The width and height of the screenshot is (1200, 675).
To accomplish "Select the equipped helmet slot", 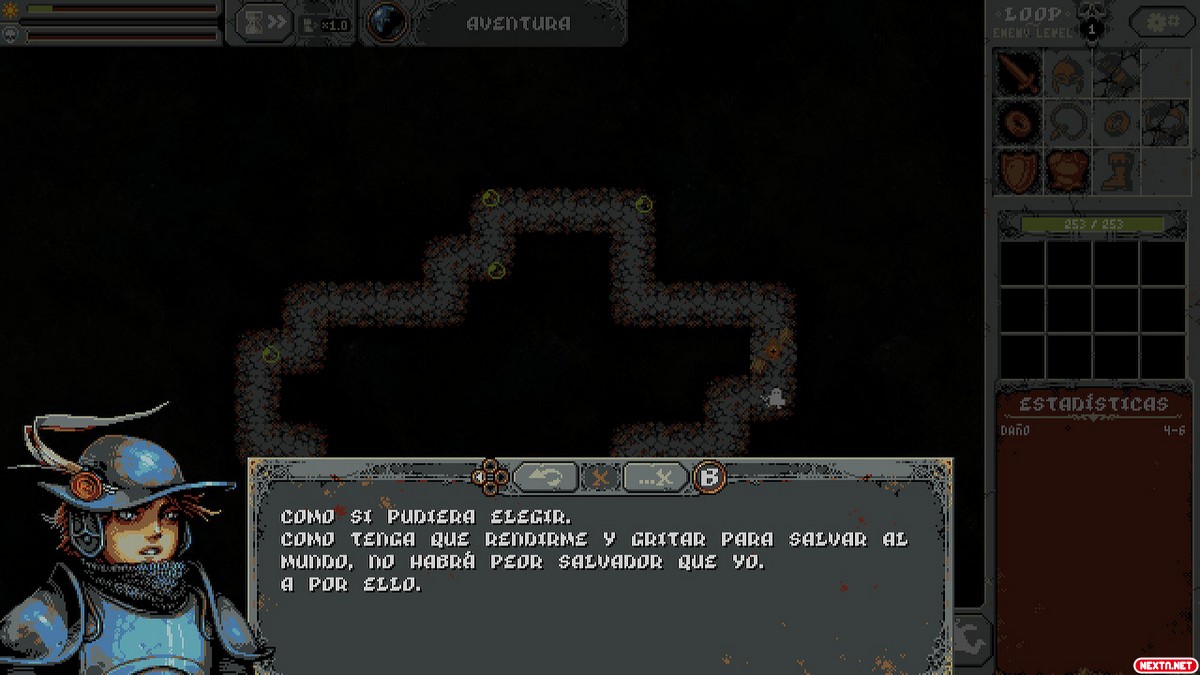I will click(1068, 73).
